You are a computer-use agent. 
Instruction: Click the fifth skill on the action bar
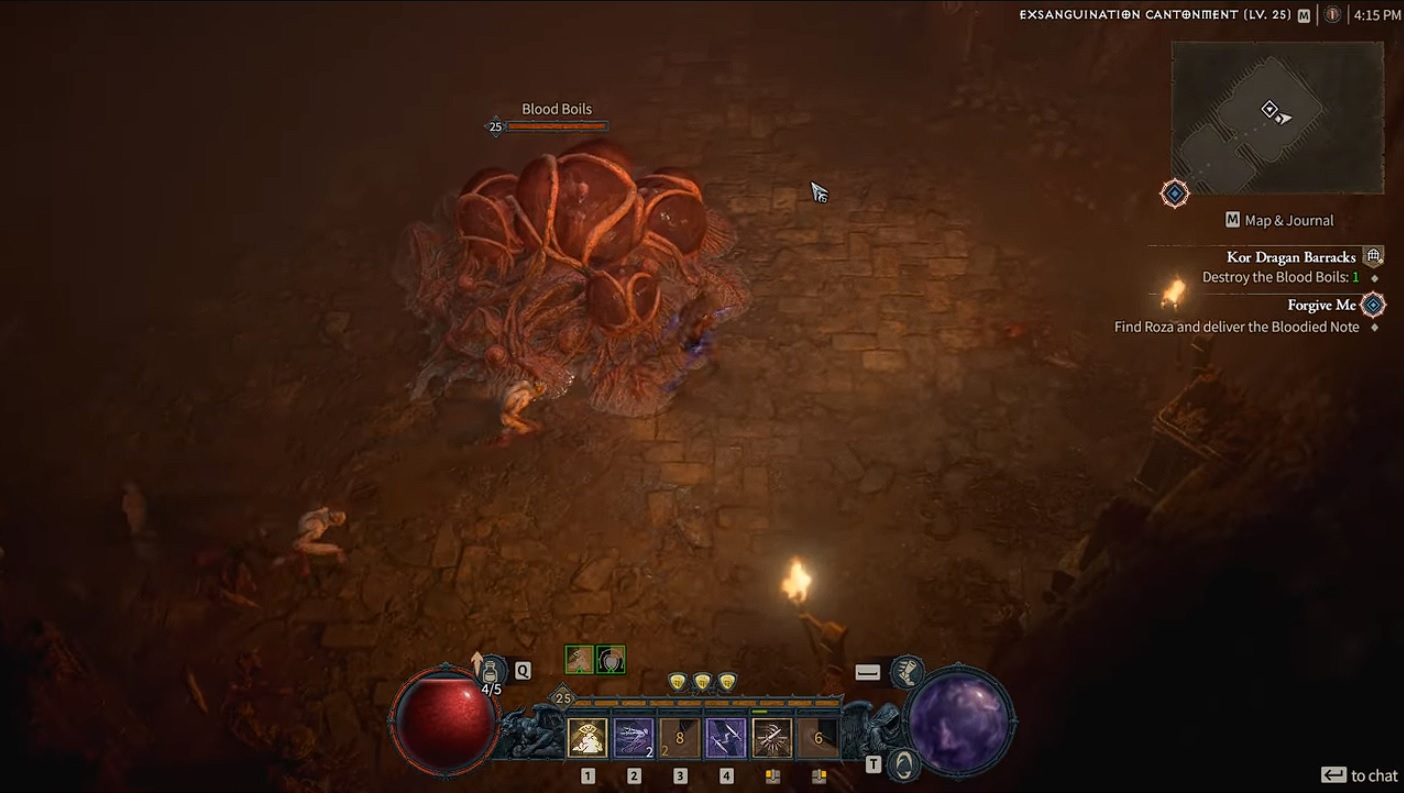tap(772, 736)
